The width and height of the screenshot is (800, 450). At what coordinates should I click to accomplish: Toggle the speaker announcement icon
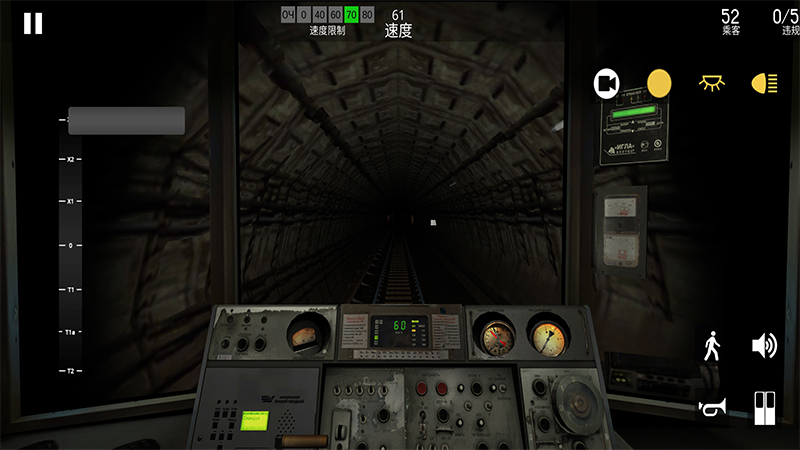coord(765,346)
